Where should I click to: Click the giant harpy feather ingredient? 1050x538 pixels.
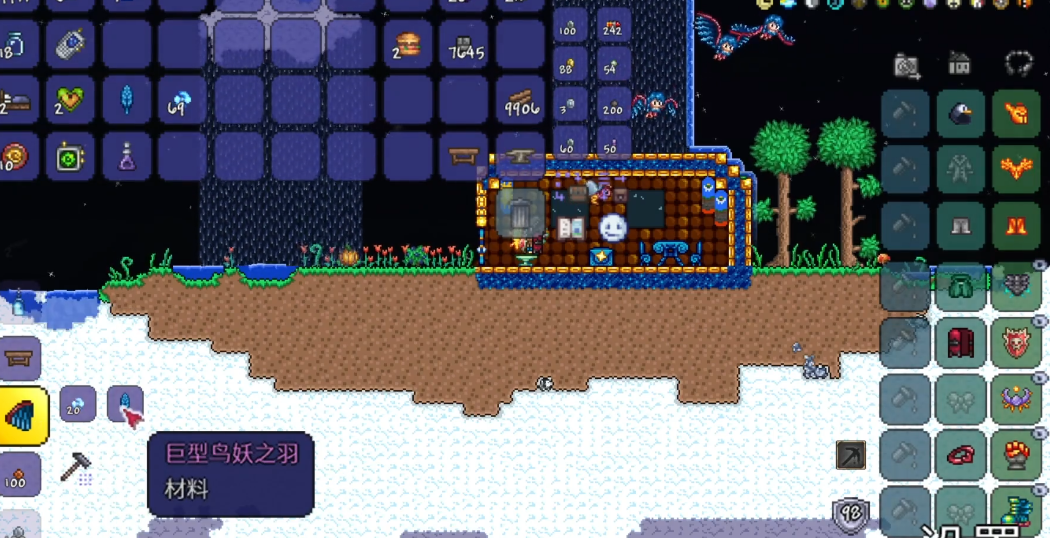point(125,405)
